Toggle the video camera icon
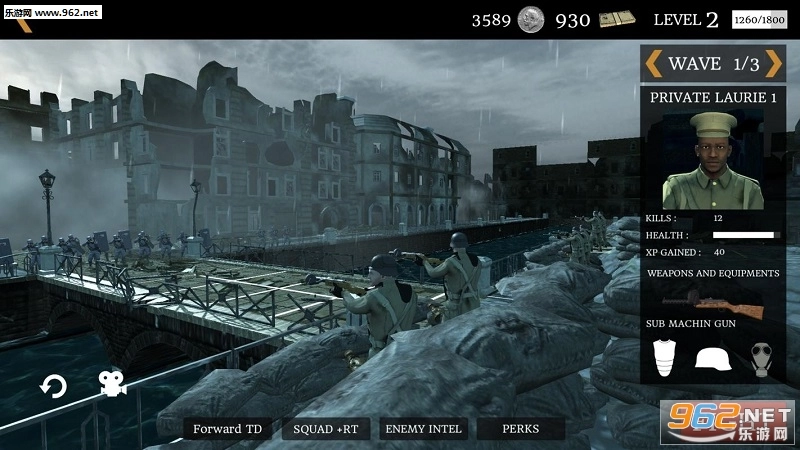 point(110,384)
